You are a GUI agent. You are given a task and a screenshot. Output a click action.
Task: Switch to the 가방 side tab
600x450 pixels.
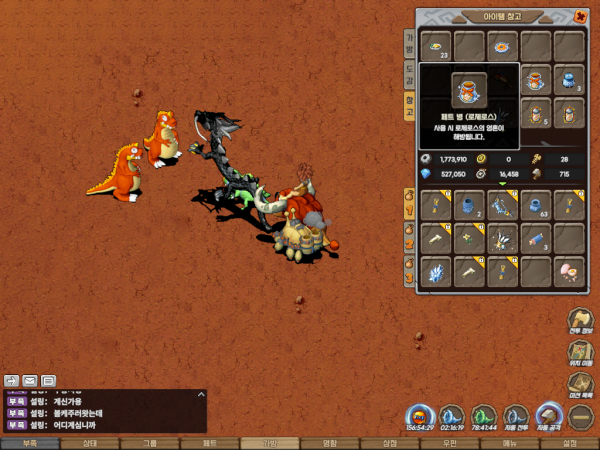click(x=409, y=43)
